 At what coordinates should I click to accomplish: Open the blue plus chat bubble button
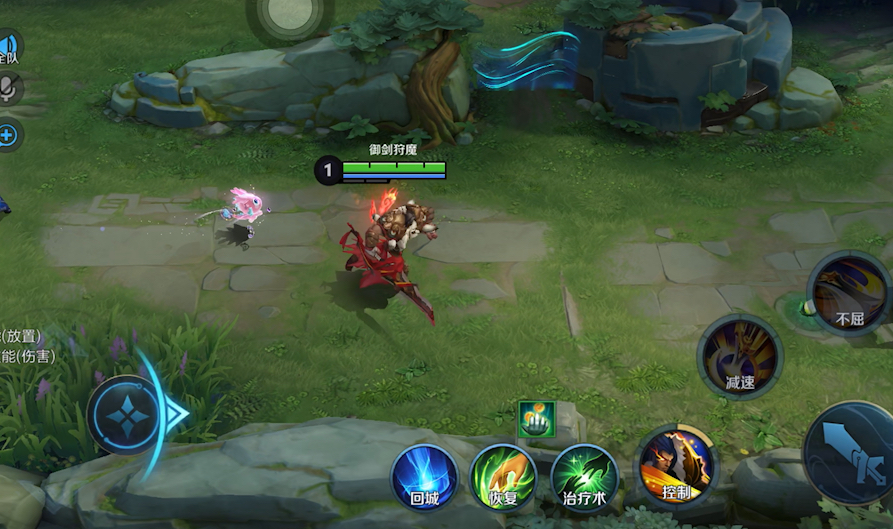(8, 135)
